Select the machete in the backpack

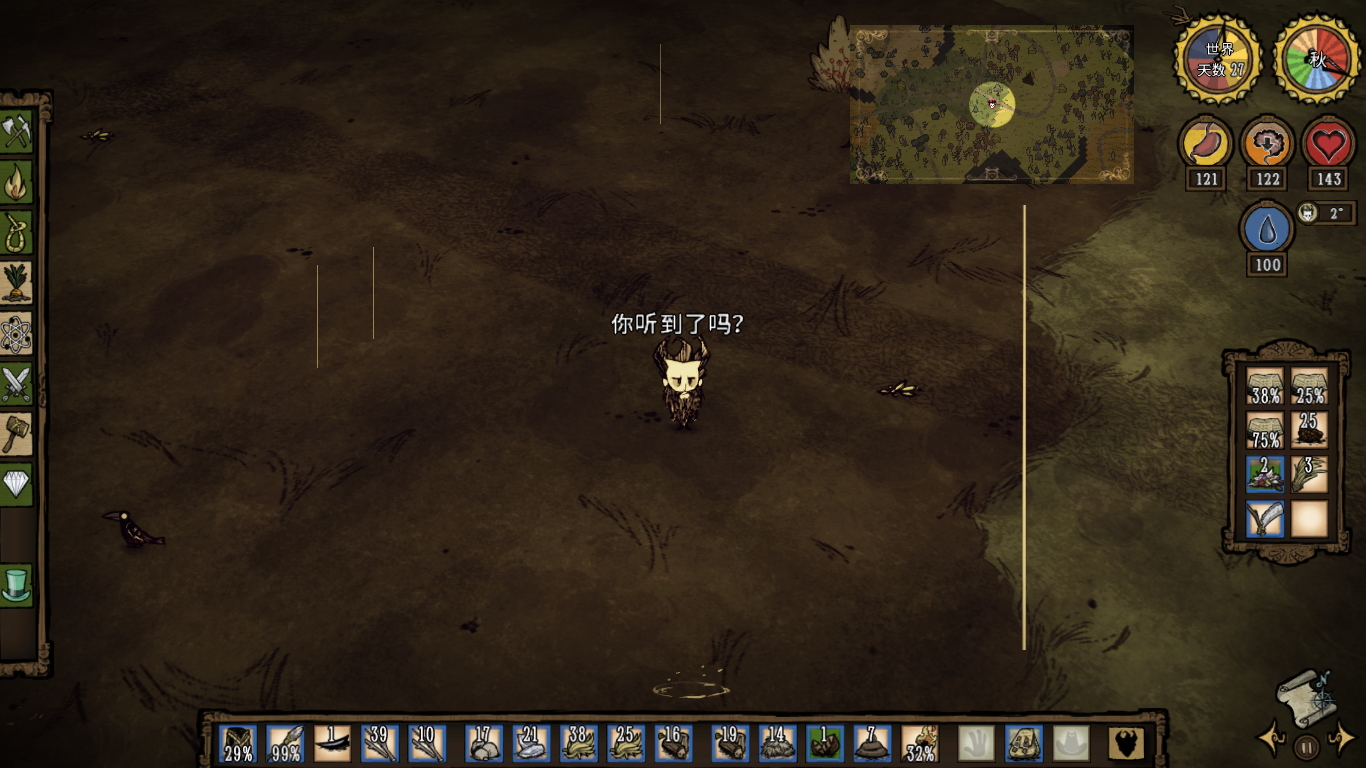click(1265, 519)
